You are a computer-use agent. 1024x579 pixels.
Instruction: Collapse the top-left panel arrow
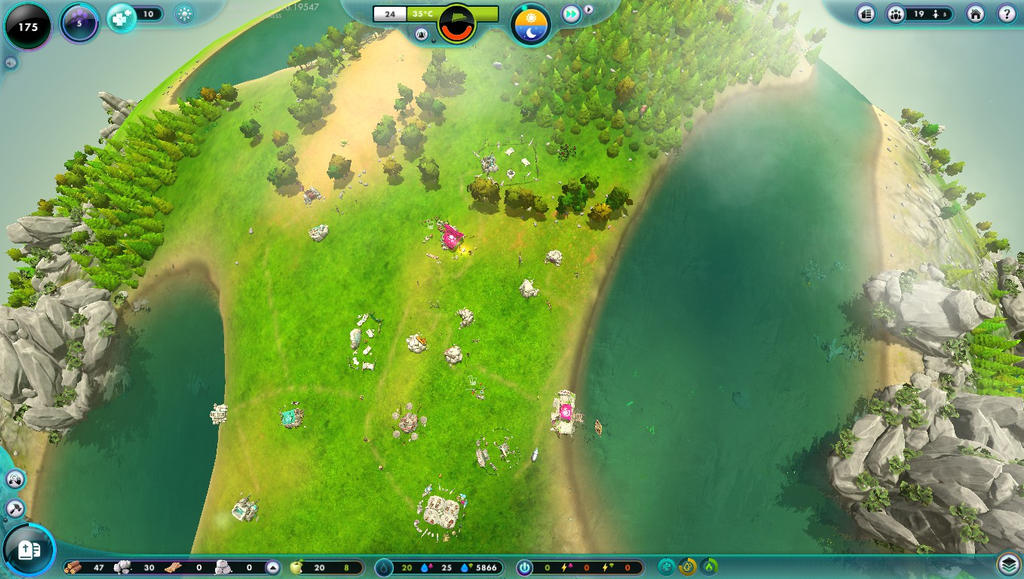click(x=10, y=62)
